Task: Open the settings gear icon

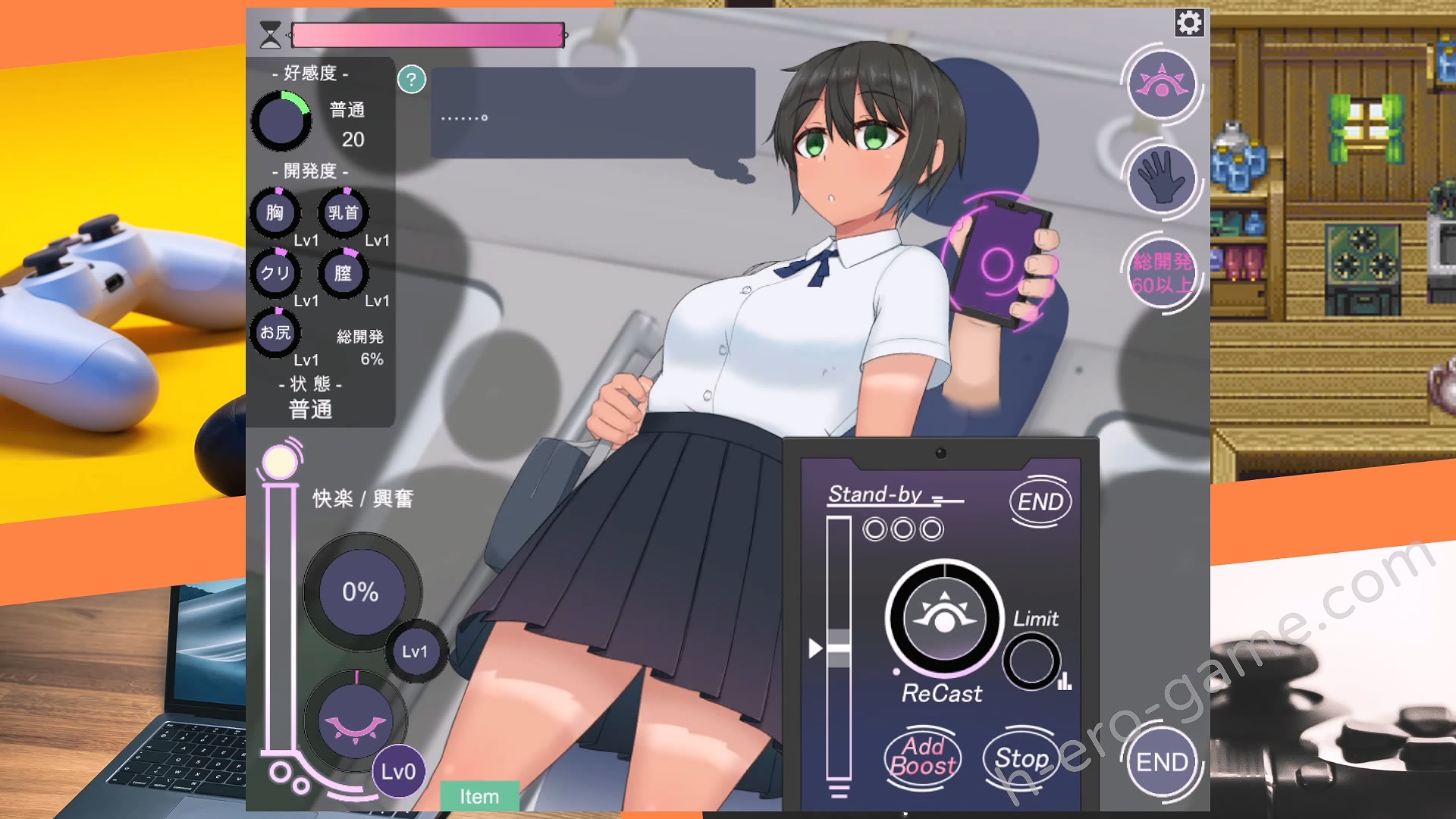Action: point(1188,23)
